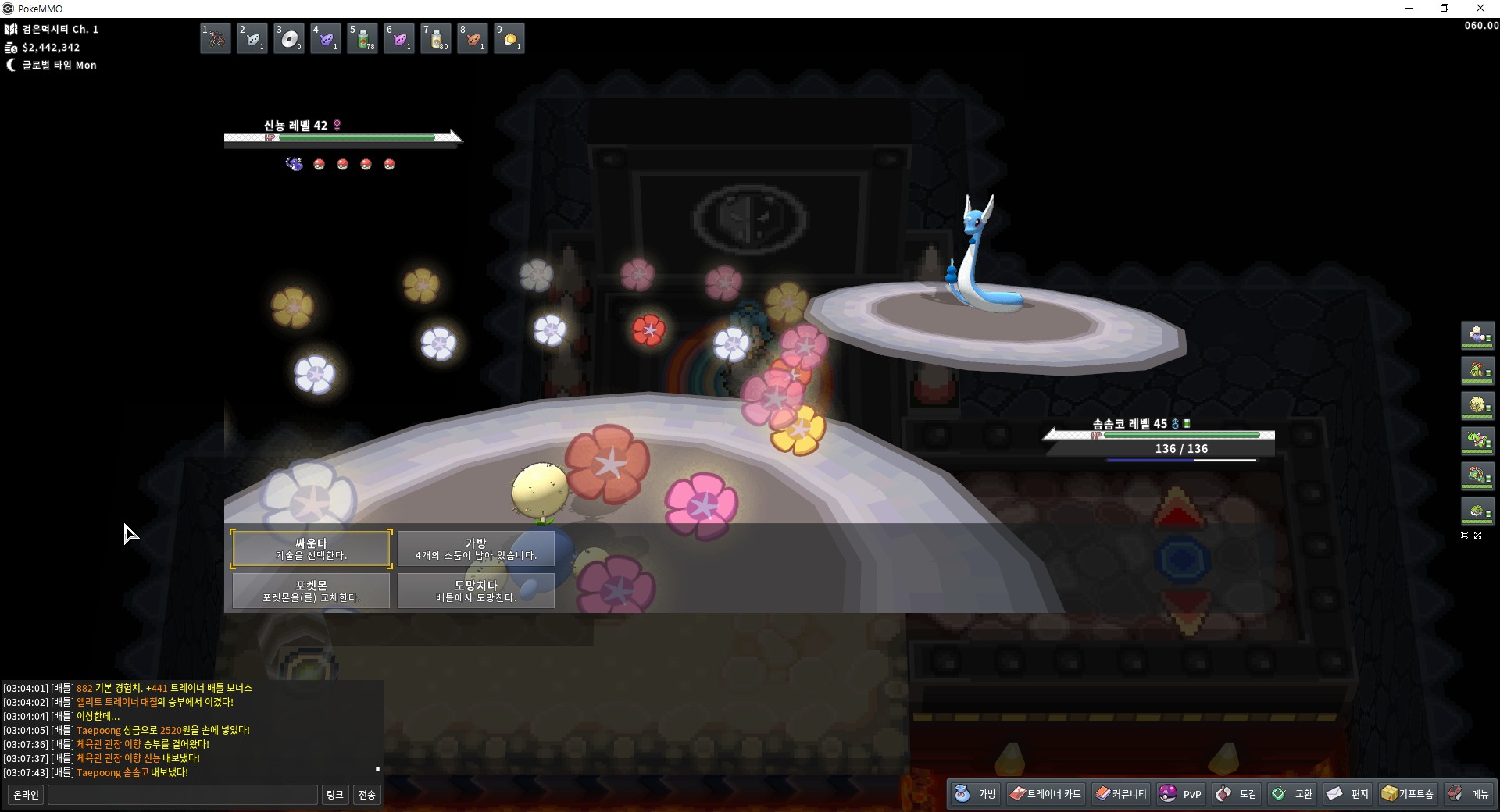Select 포켓몬 to switch Pokémon

pos(311,590)
